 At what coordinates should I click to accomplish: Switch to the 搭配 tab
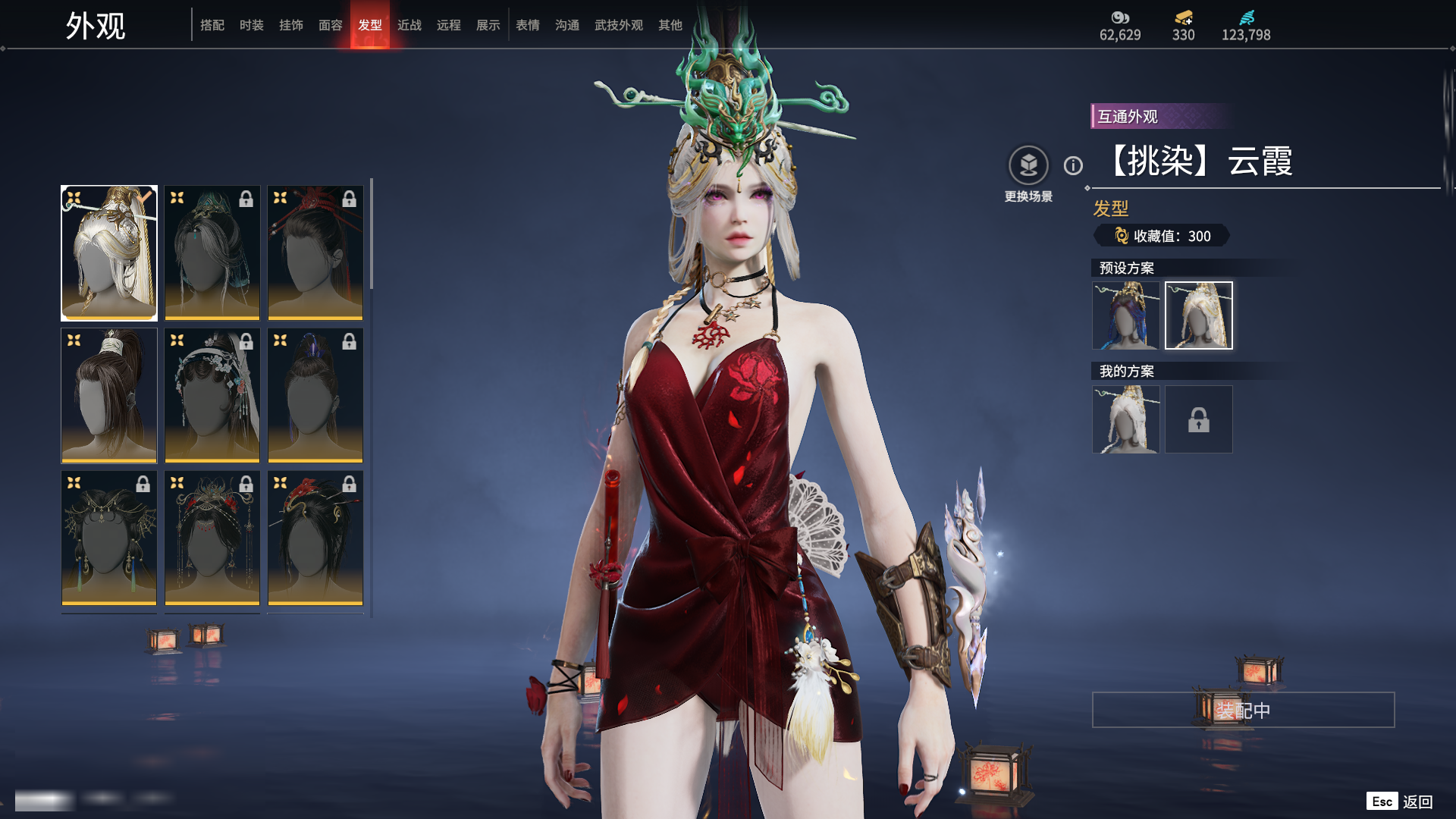tap(212, 25)
